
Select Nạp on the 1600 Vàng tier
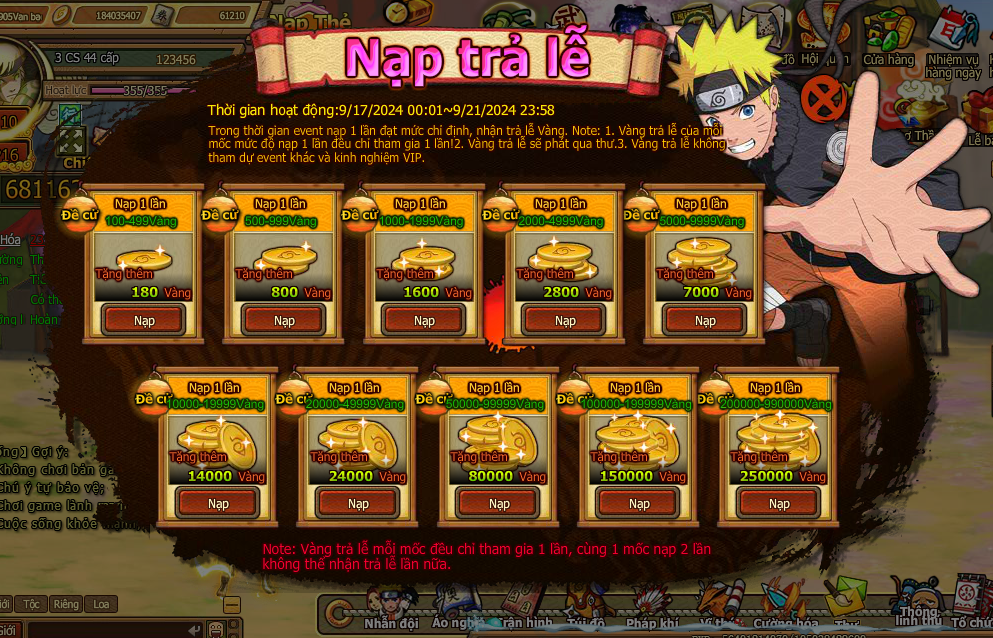(425, 321)
